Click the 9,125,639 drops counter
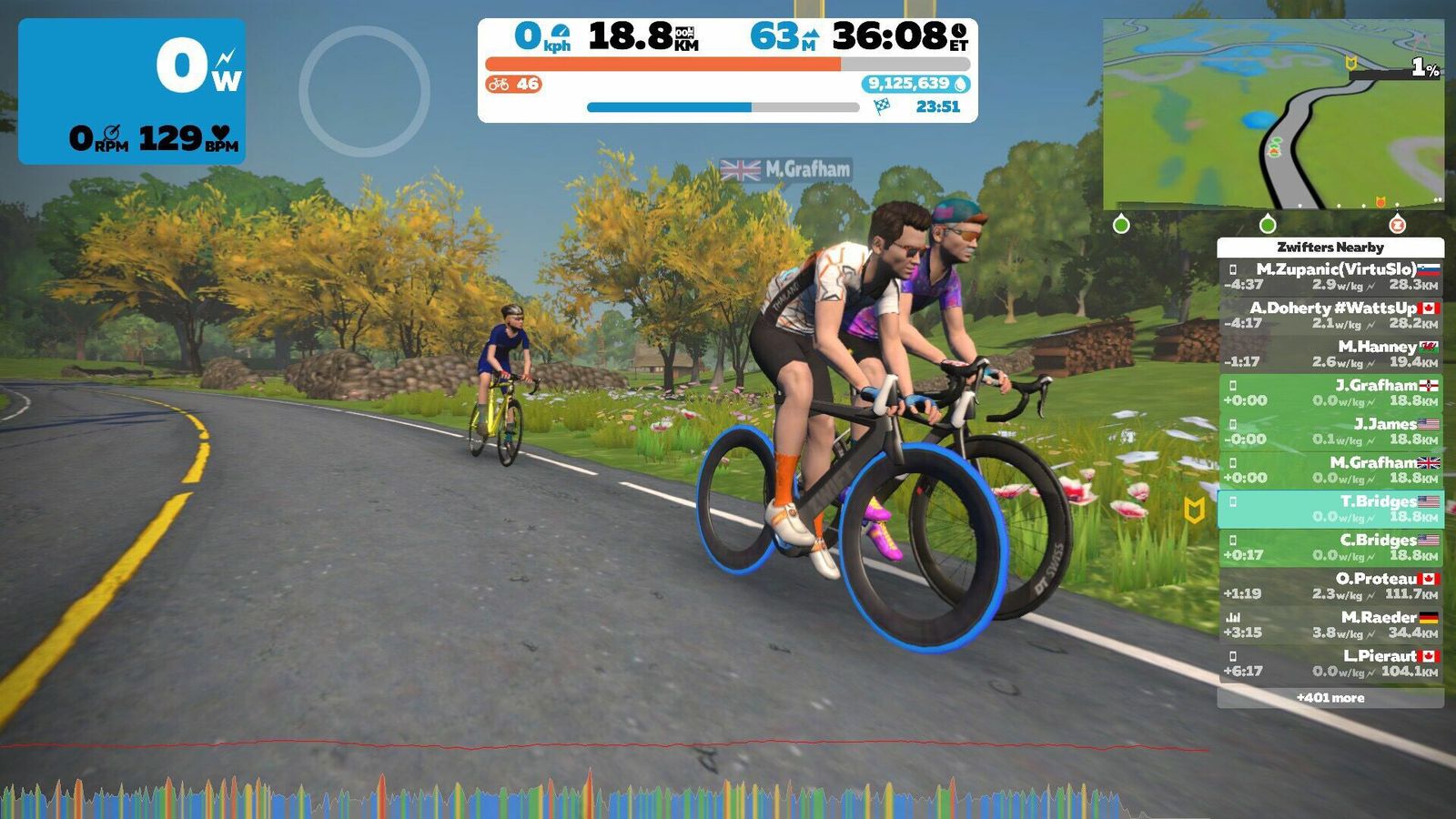Screen dimensions: 1456x819 click(915, 84)
